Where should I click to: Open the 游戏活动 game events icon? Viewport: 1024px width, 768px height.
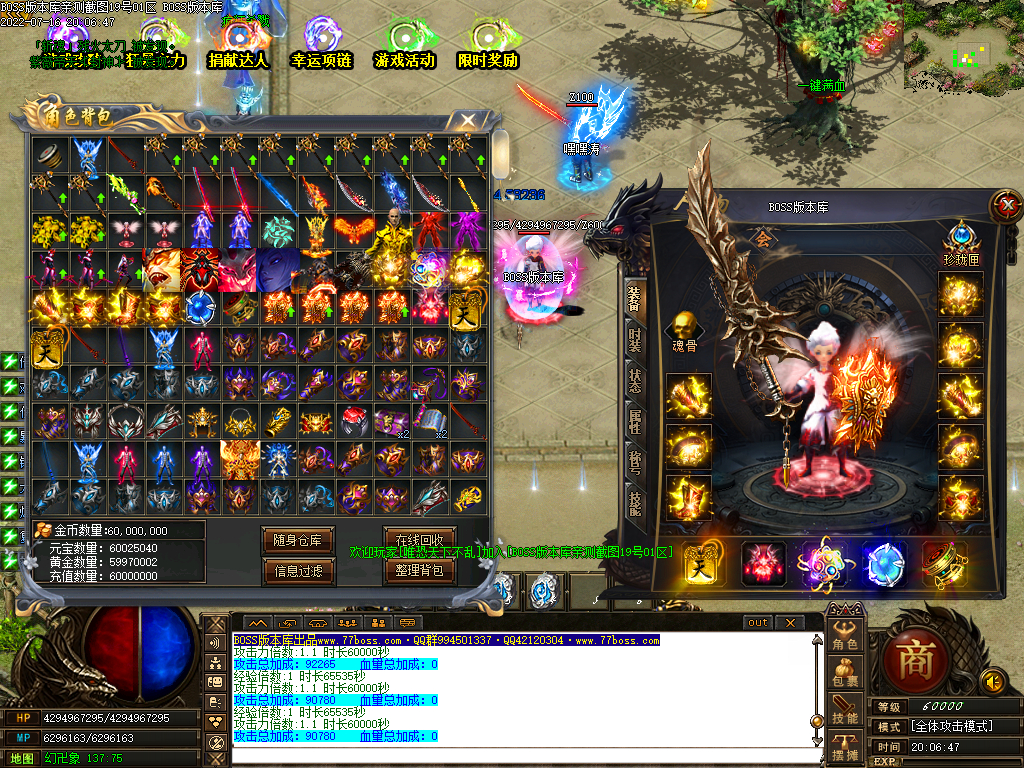404,45
